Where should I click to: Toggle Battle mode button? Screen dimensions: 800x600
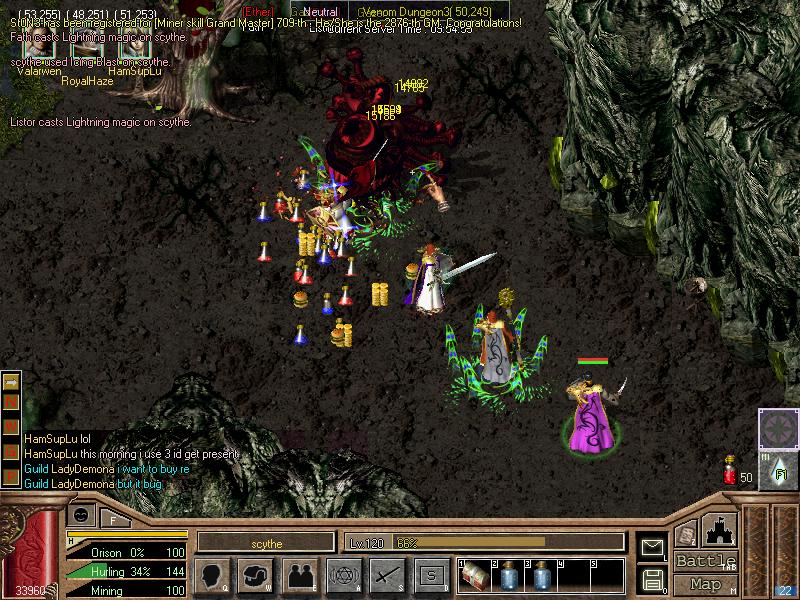click(x=705, y=561)
